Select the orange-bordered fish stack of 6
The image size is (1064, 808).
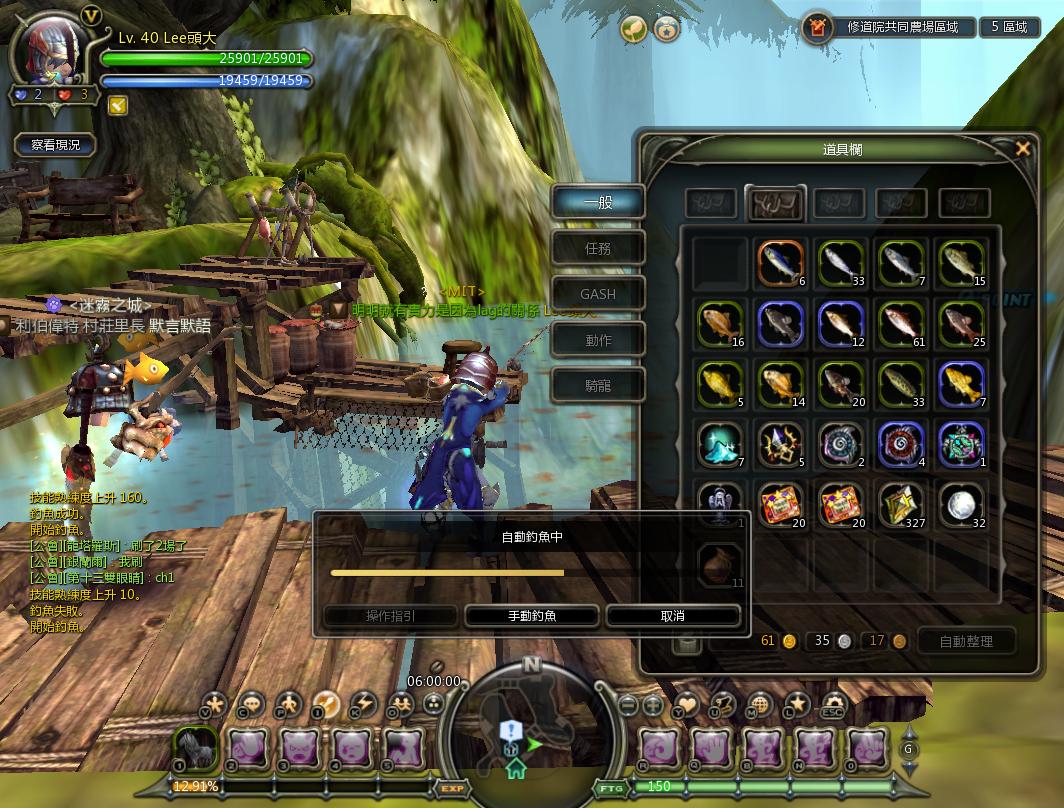point(780,263)
